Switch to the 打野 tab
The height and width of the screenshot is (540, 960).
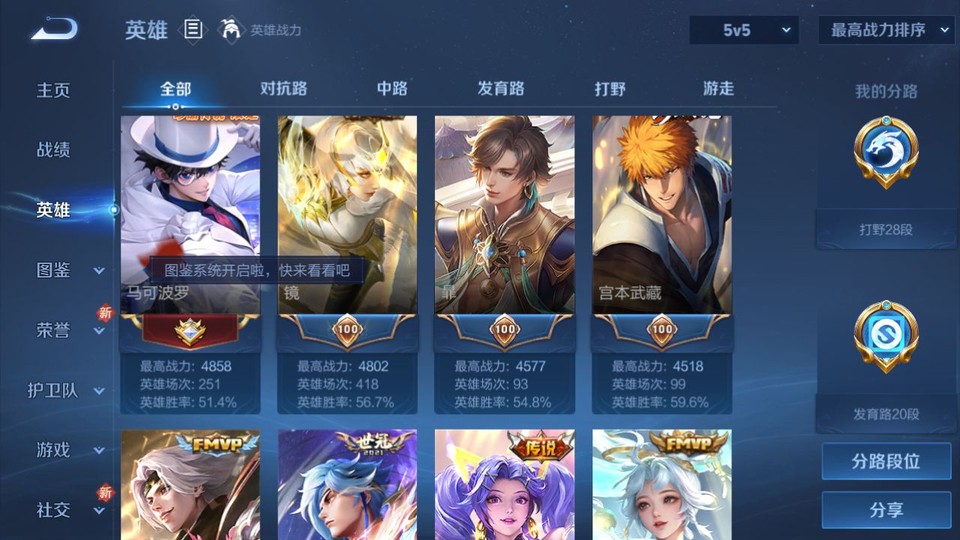[x=610, y=88]
